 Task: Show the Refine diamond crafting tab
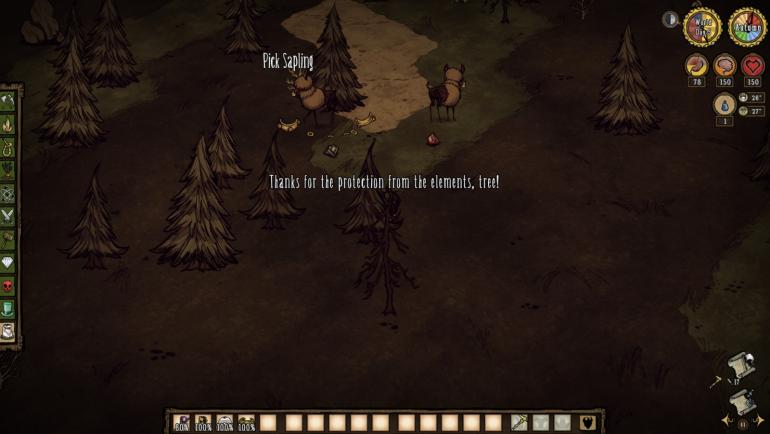[x=8, y=263]
